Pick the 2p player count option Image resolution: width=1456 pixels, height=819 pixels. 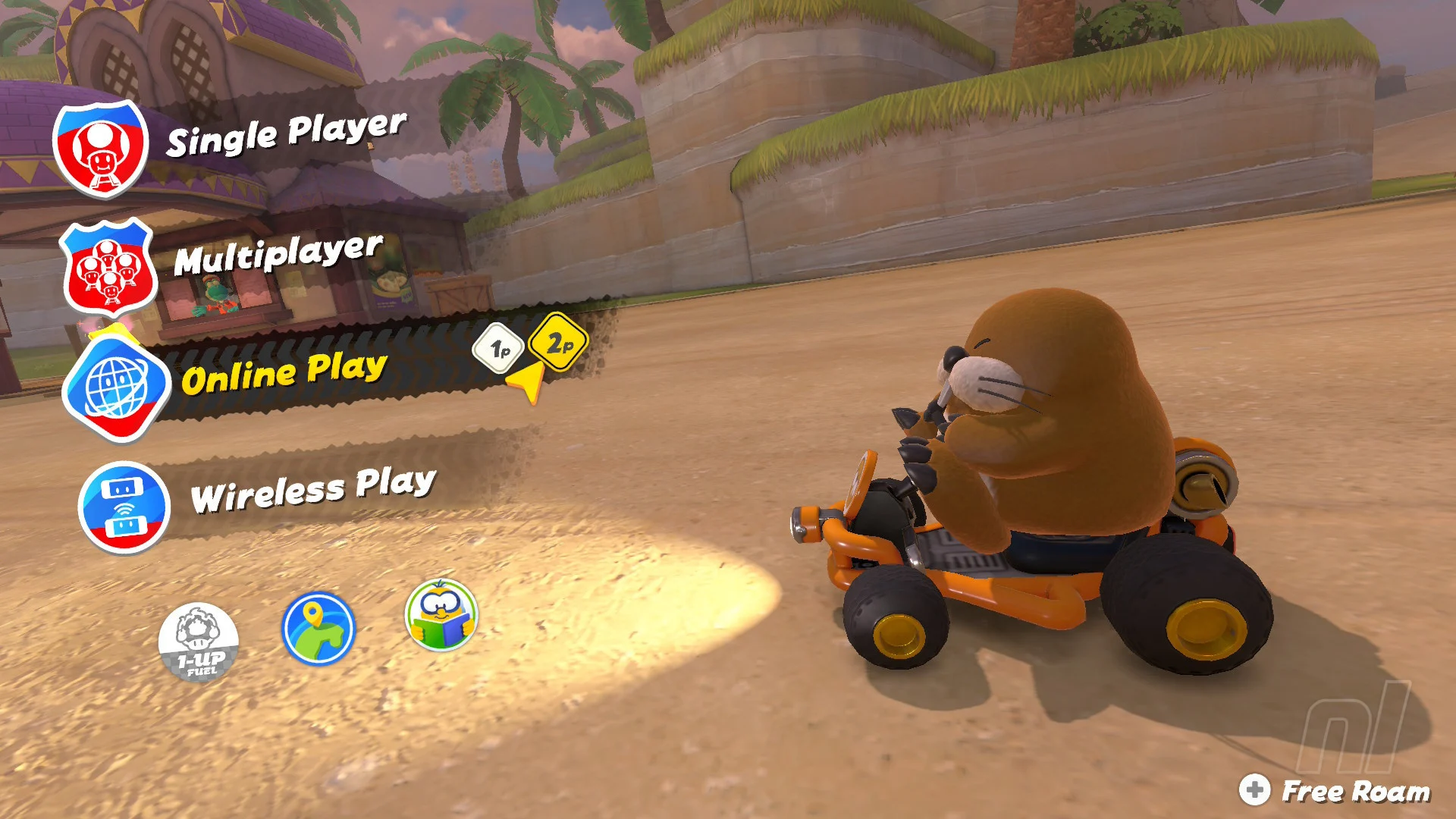pyautogui.click(x=559, y=343)
